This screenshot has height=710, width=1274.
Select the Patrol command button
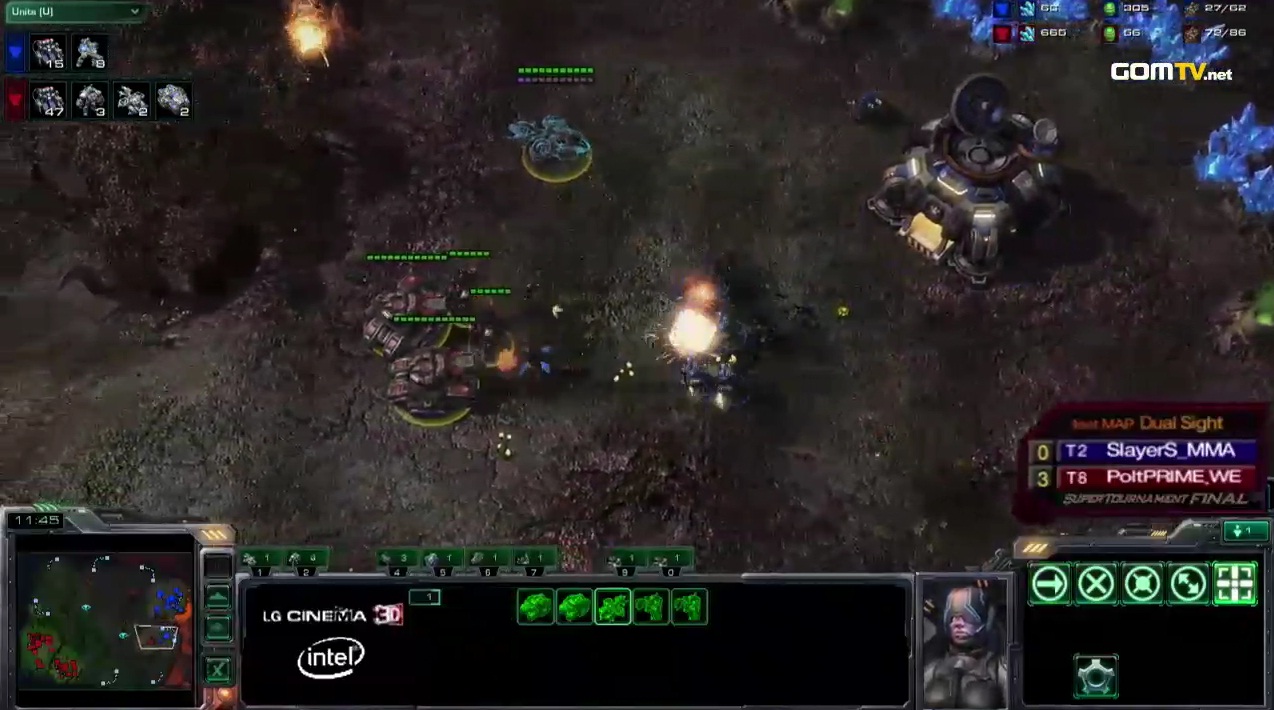click(x=1188, y=584)
